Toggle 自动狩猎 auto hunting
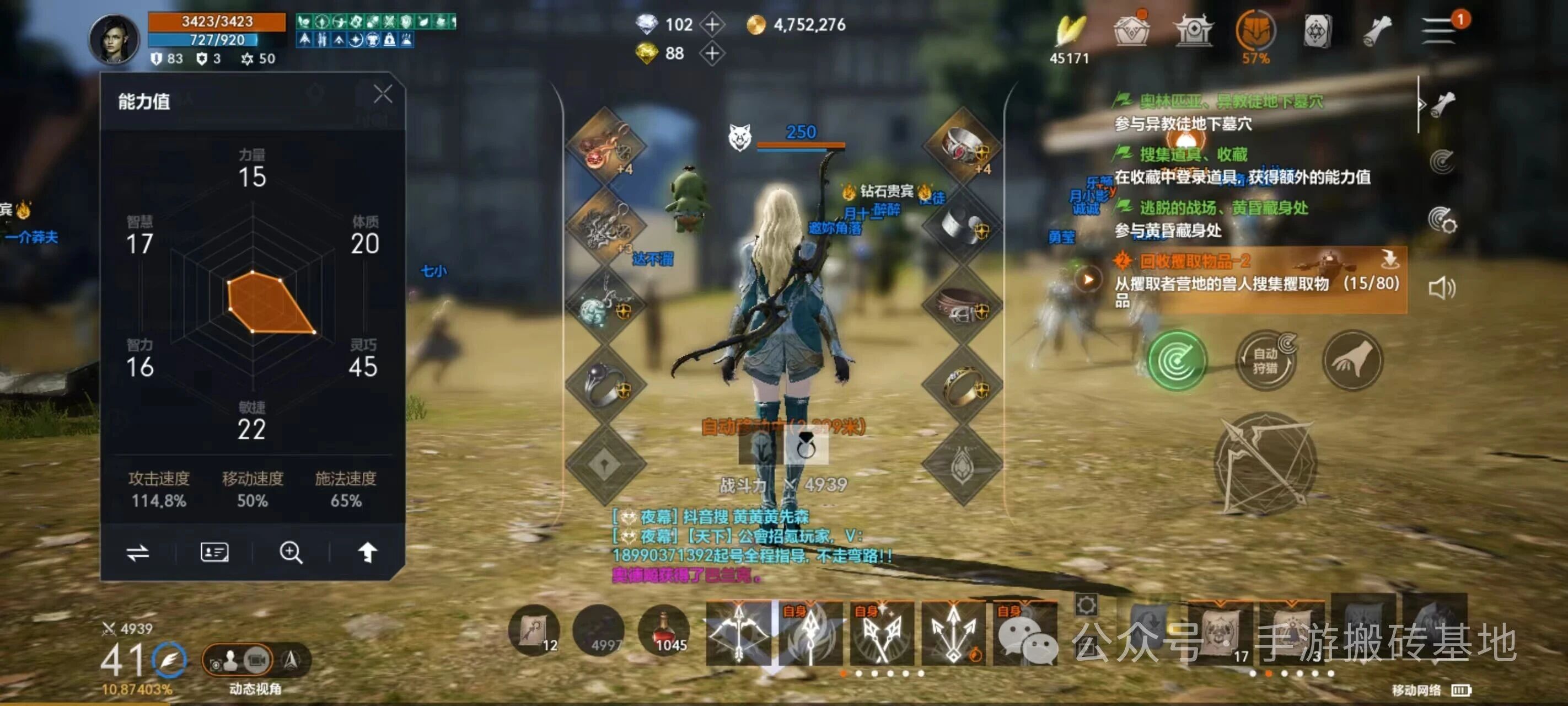The width and height of the screenshot is (1568, 706). [1265, 361]
